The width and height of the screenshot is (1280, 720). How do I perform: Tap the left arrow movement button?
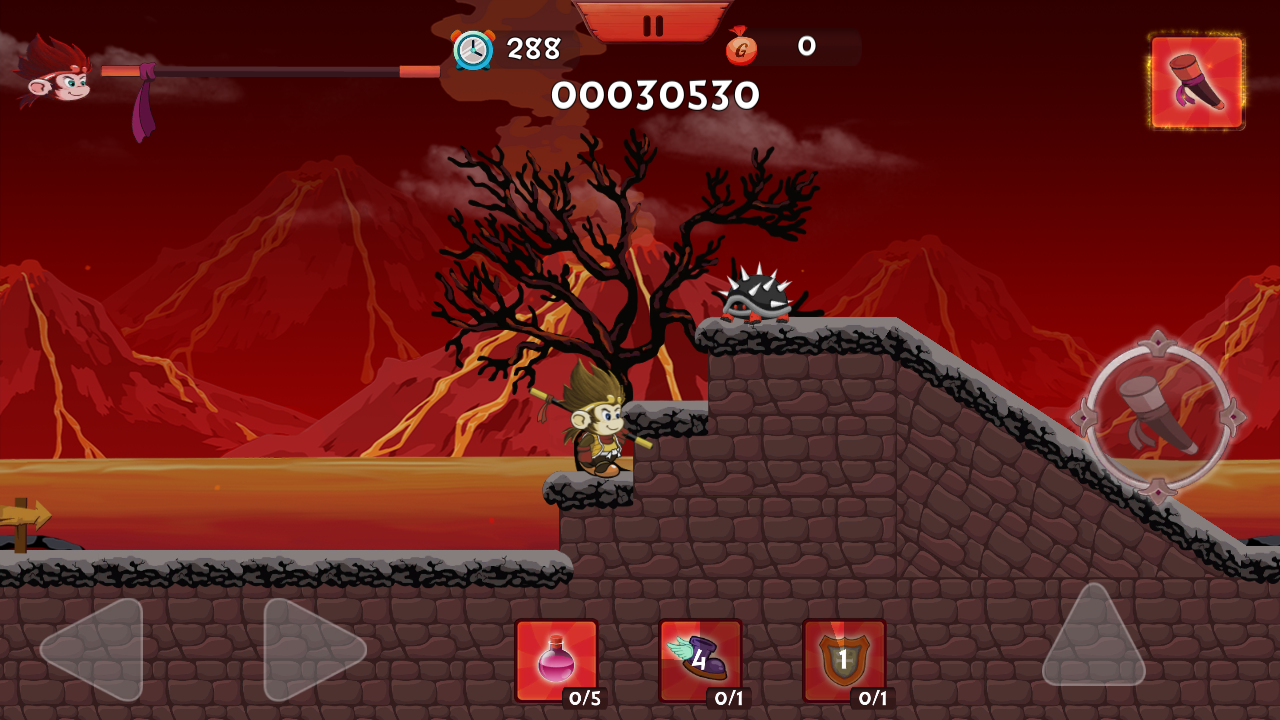[x=95, y=649]
